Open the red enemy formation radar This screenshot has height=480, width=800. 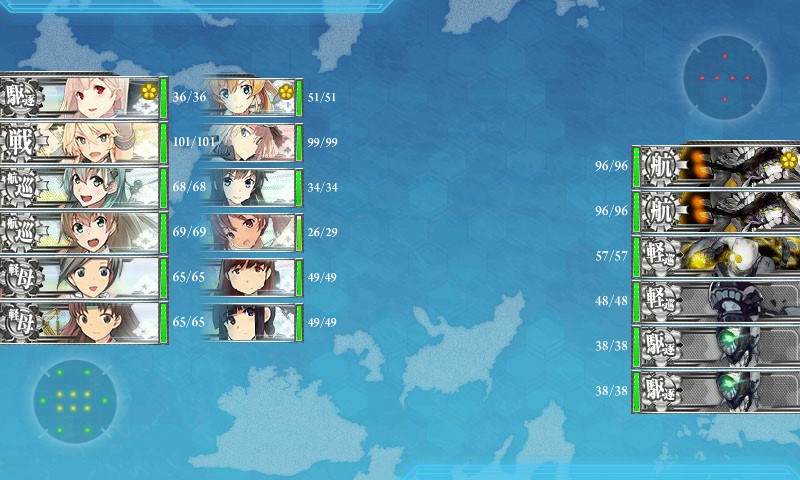725,77
